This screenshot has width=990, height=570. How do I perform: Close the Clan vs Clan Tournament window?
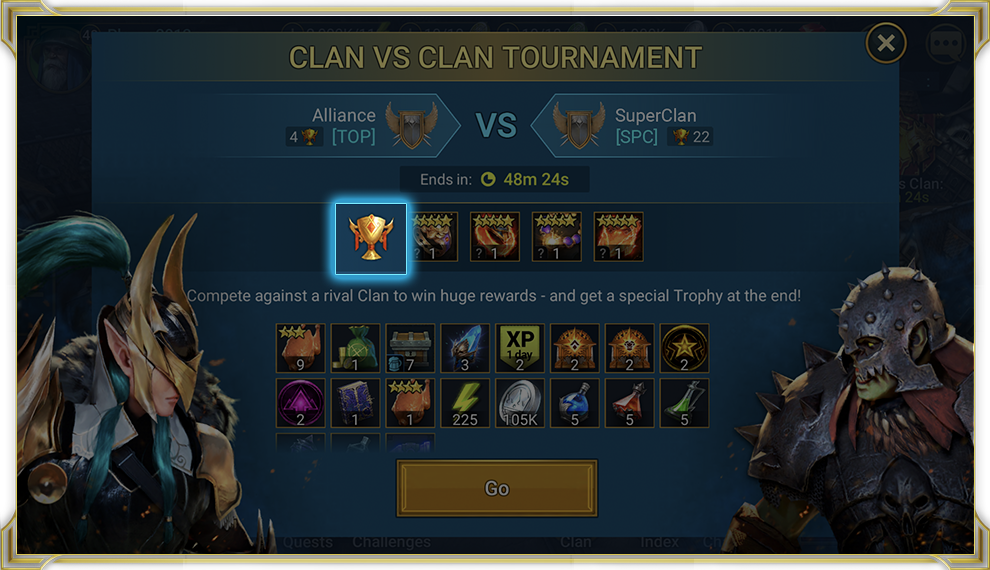885,43
